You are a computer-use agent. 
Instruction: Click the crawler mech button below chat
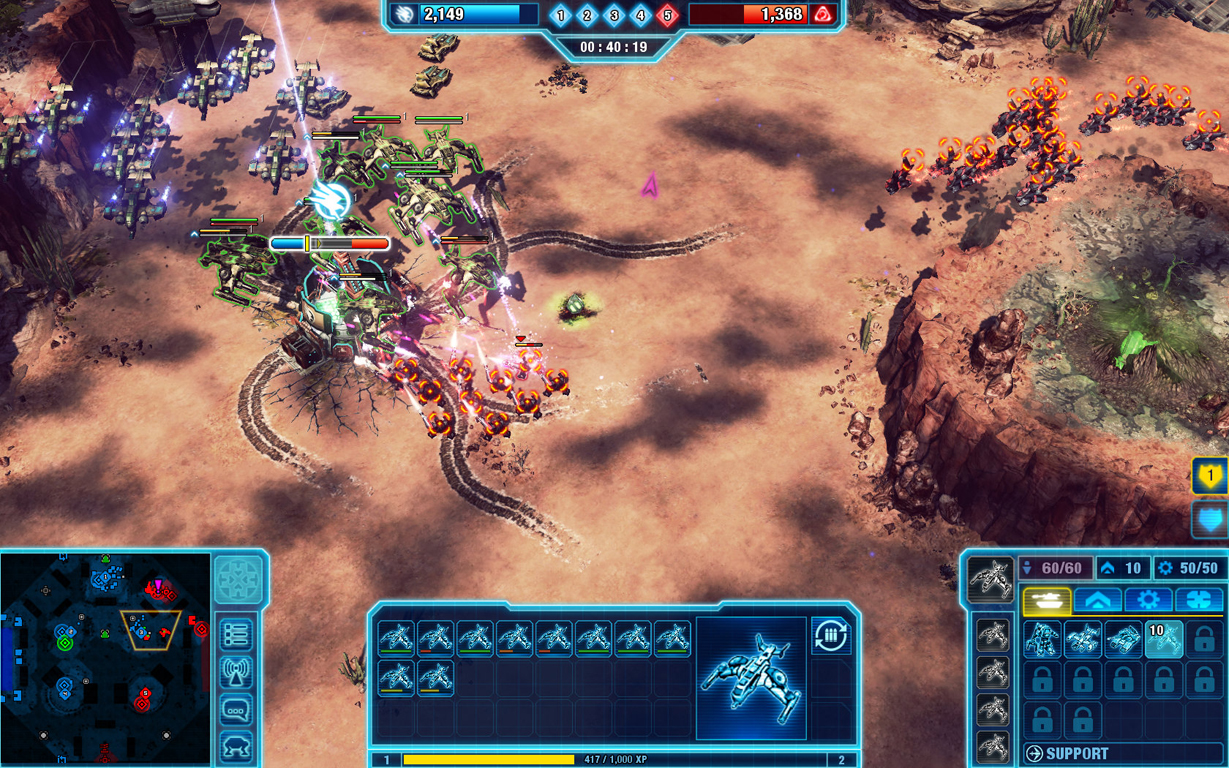tap(236, 747)
